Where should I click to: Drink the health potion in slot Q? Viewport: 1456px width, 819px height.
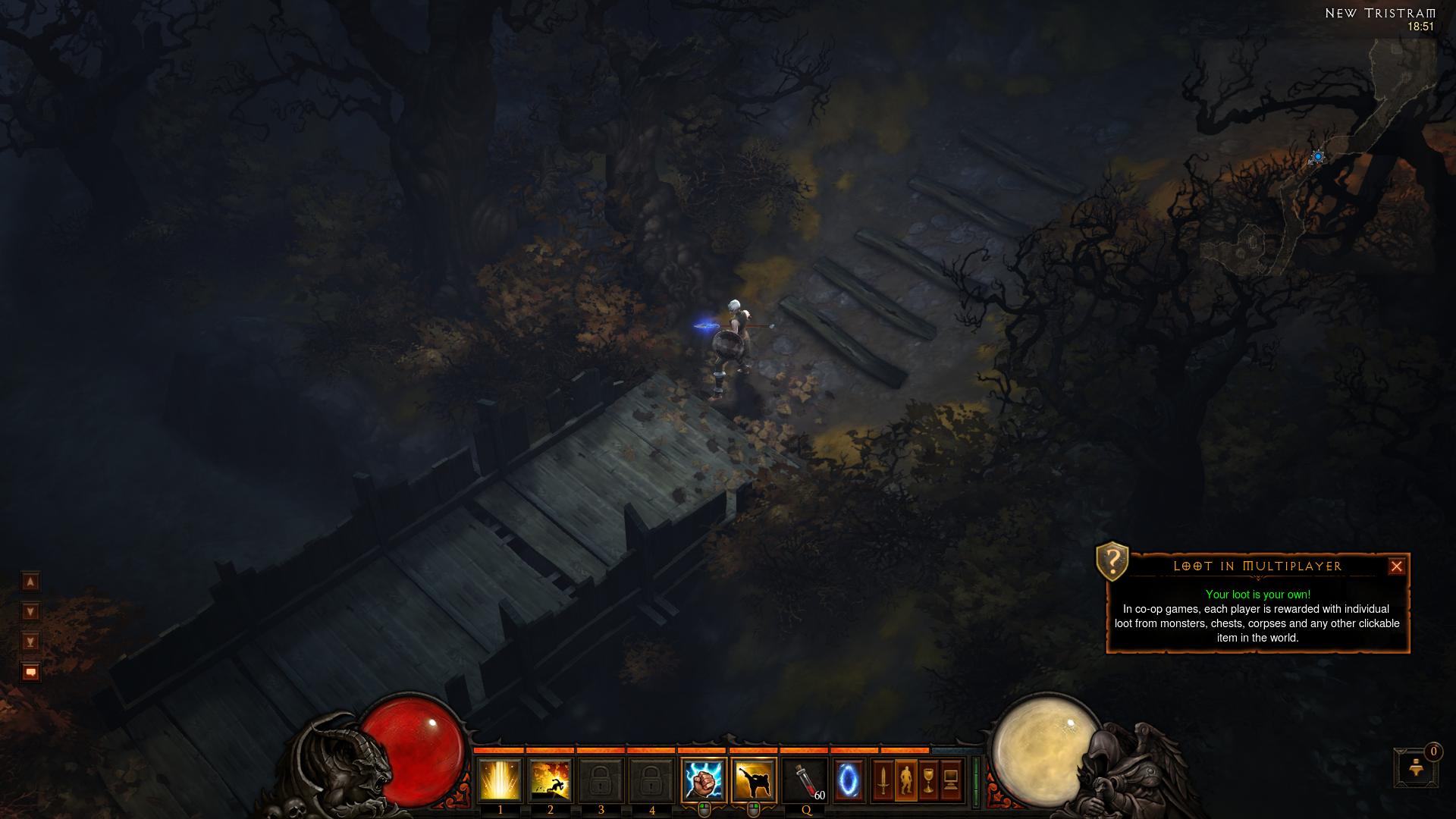[x=805, y=780]
